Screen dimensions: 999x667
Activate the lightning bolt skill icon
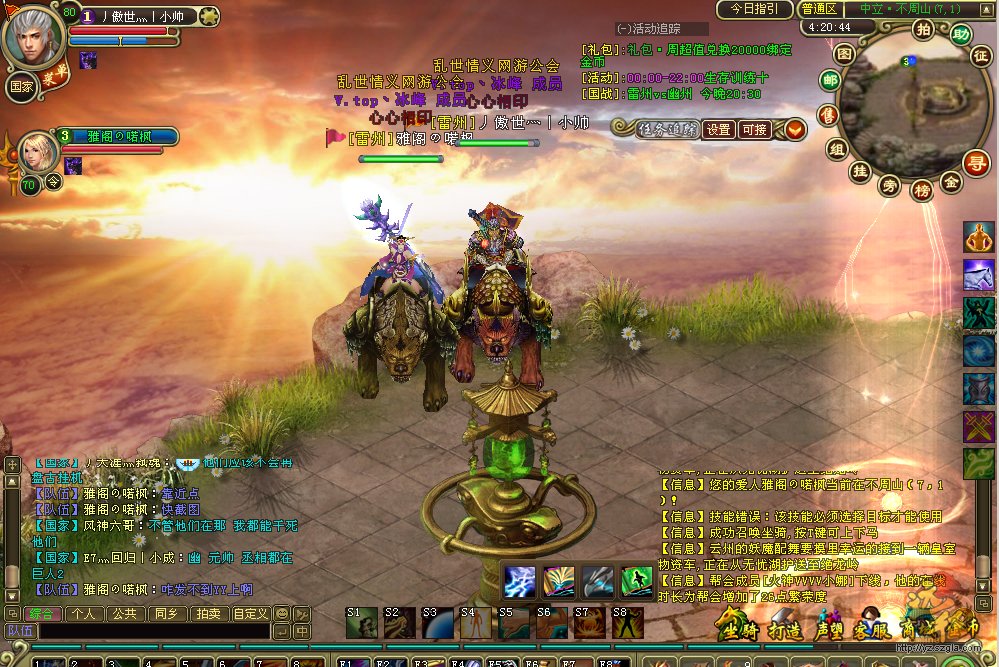pos(520,581)
